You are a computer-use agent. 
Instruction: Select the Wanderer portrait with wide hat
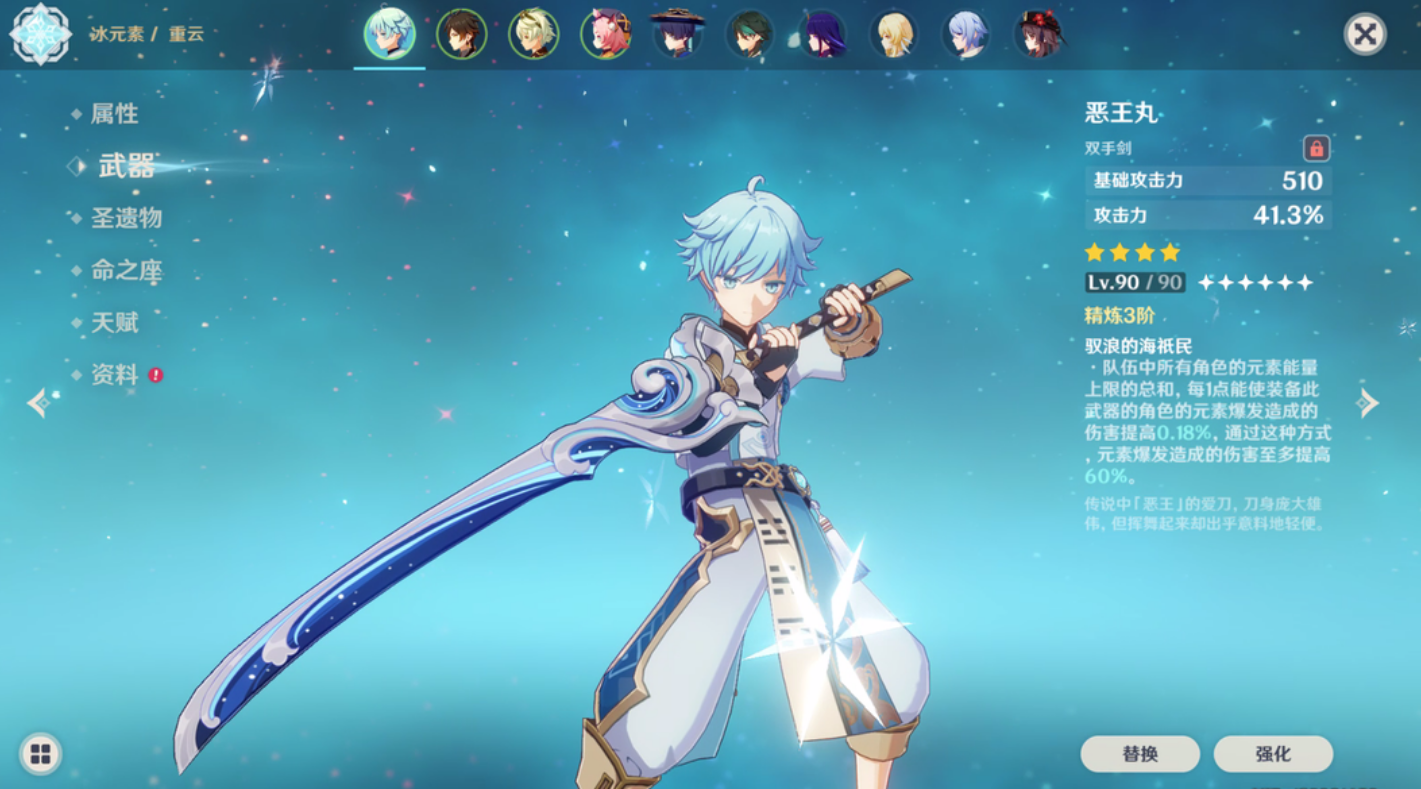[677, 34]
